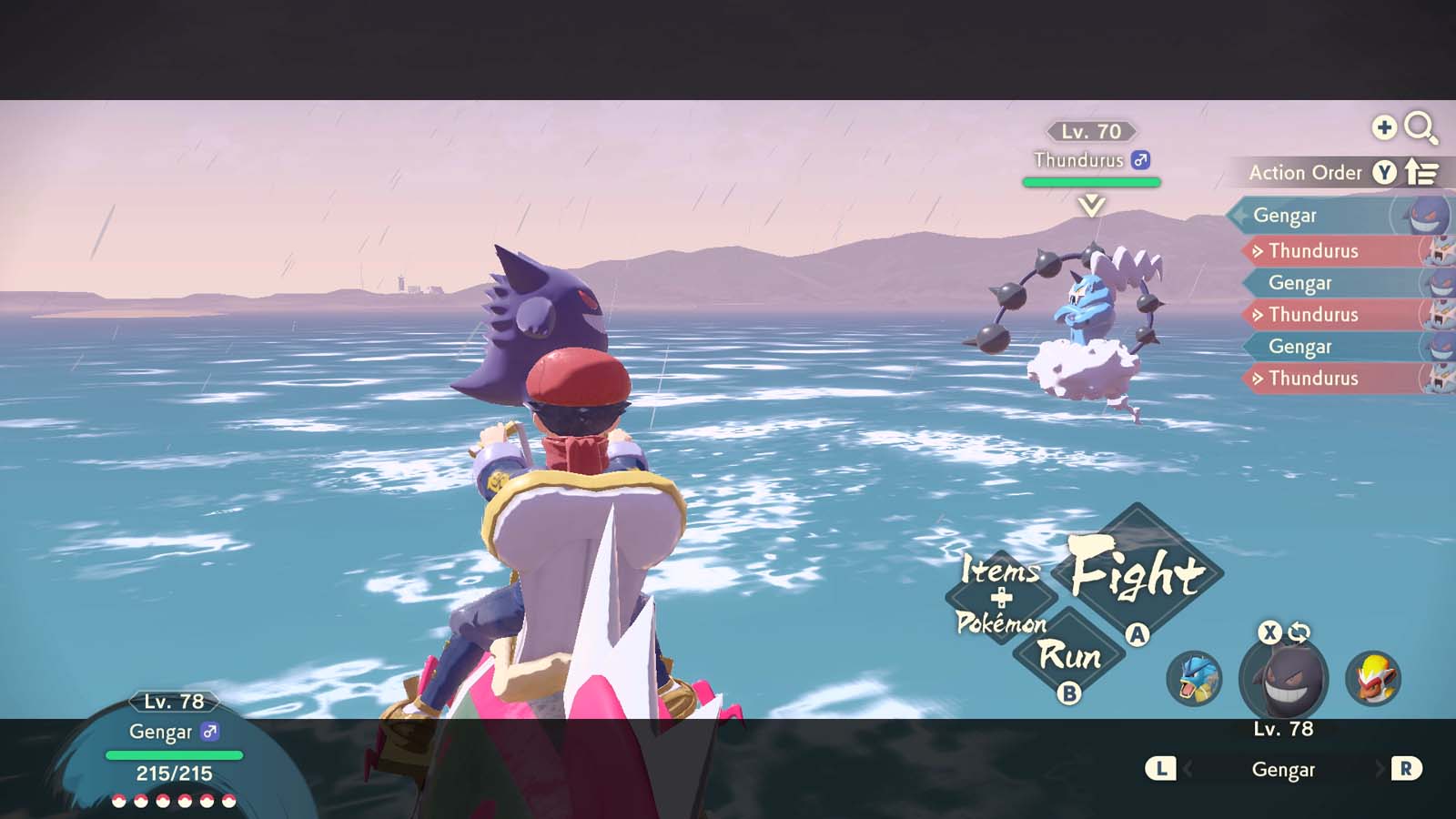1456x819 pixels.
Task: Open the map zoom-in plus icon
Action: coord(1385,128)
